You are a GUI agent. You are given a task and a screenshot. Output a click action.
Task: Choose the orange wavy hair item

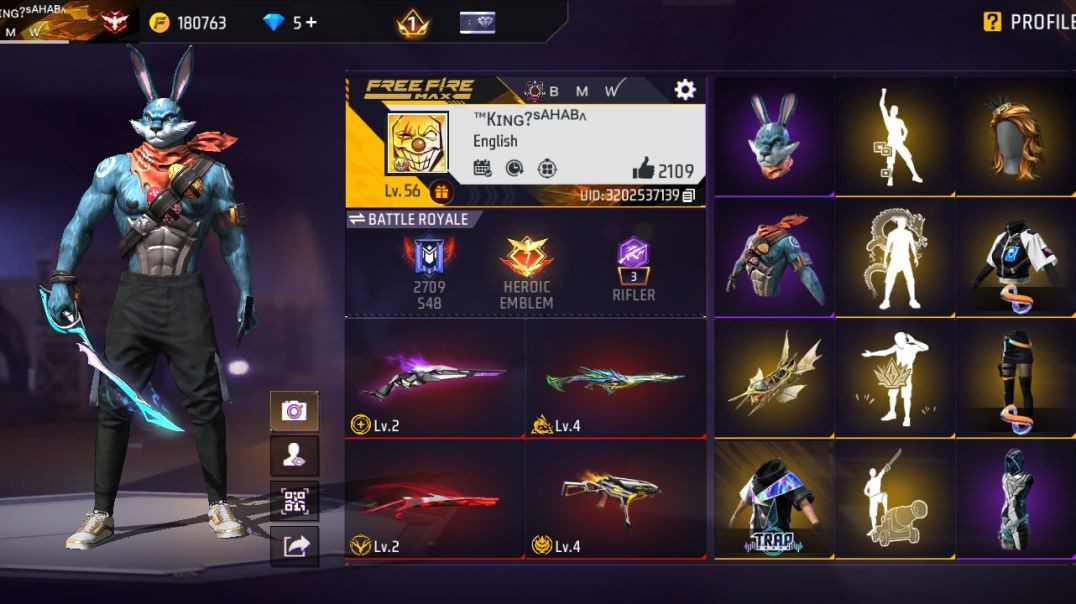[x=1014, y=136]
